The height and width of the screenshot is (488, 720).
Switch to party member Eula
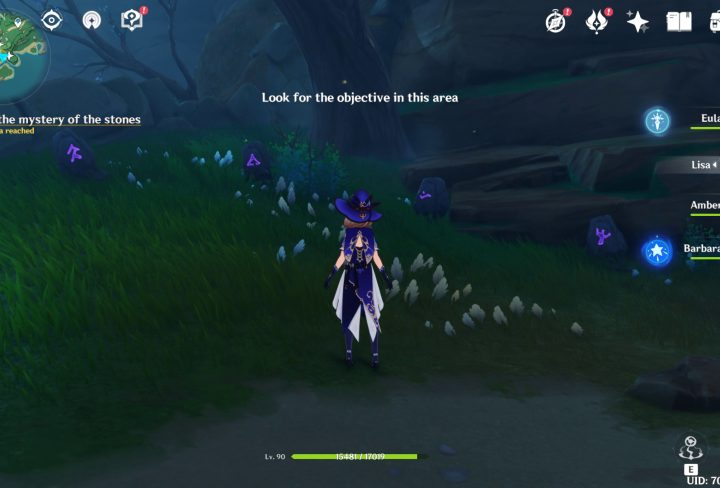pos(705,119)
